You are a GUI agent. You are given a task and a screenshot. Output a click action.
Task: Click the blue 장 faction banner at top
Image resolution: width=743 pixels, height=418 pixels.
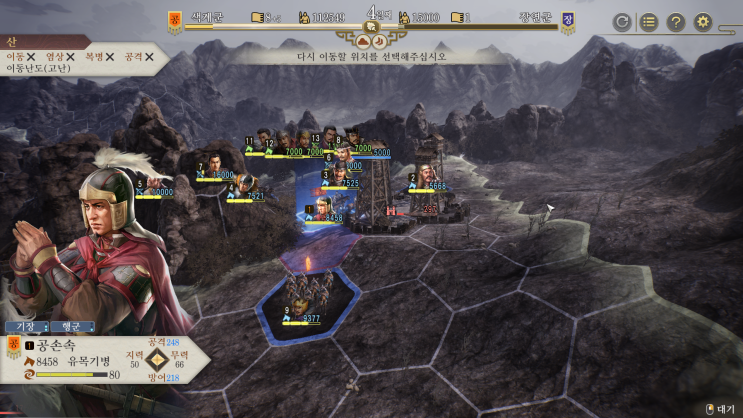pos(568,20)
